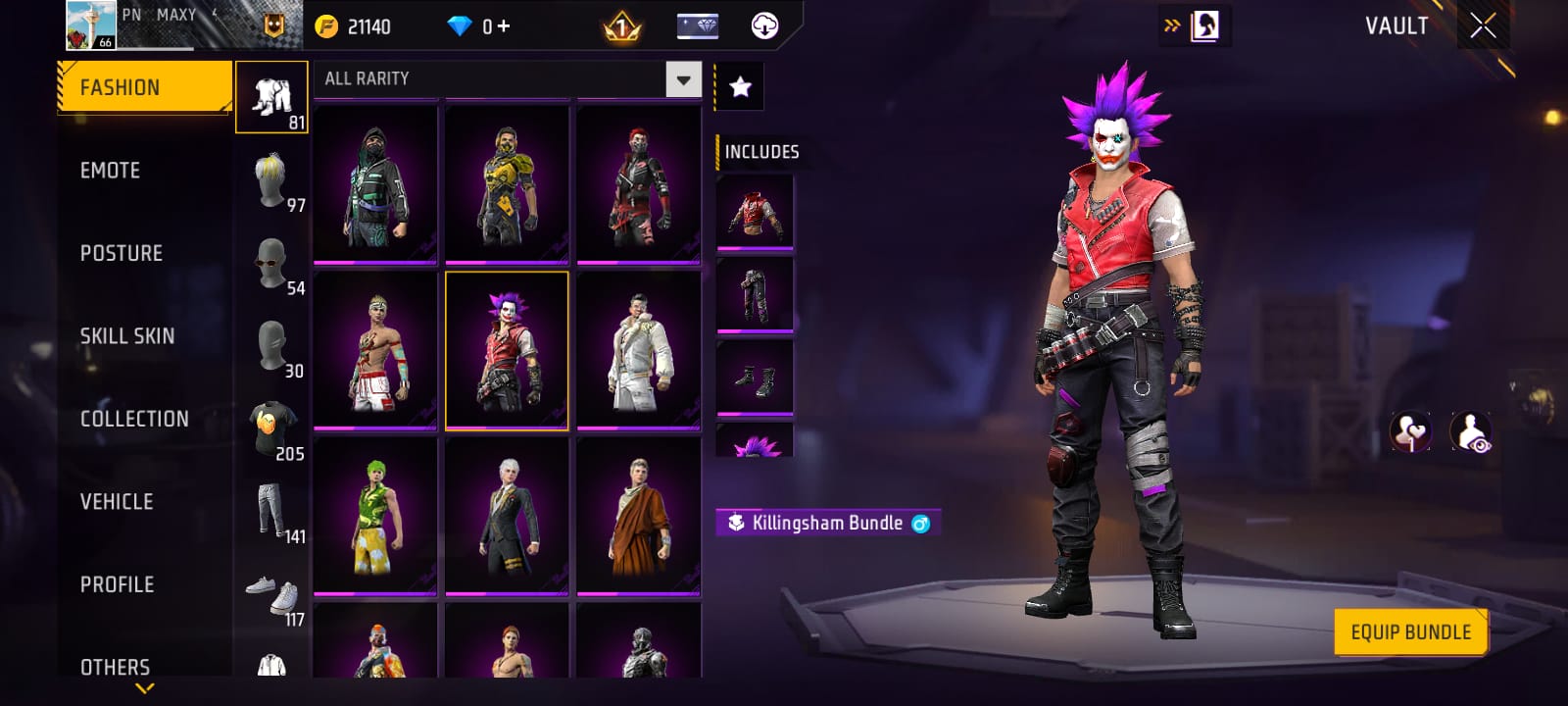
Task: Choose the green-haired yellow shorts outfit
Action: [x=375, y=517]
